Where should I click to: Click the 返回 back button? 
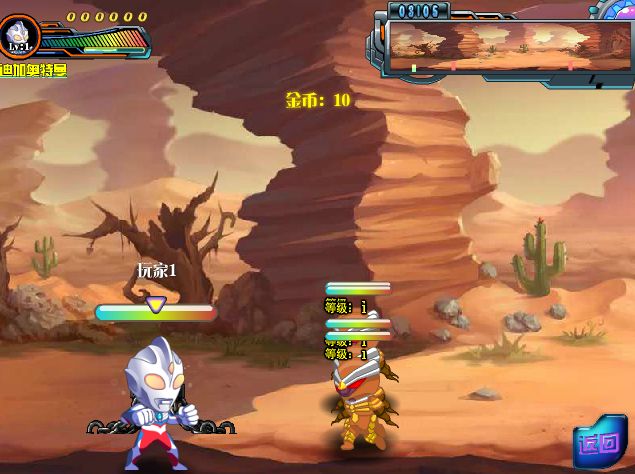tap(600, 442)
